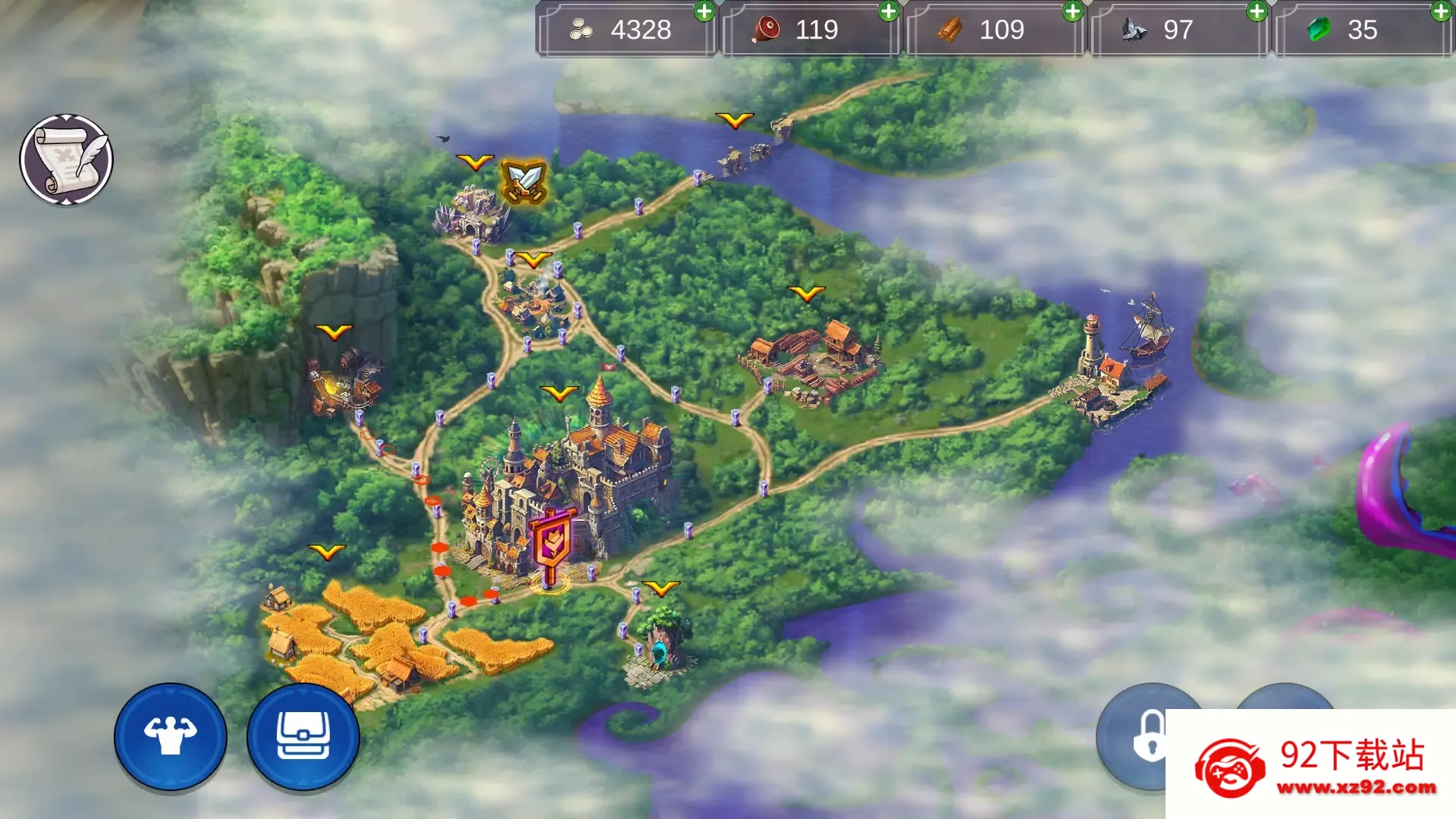Add more green gems with plus button

1441,11
